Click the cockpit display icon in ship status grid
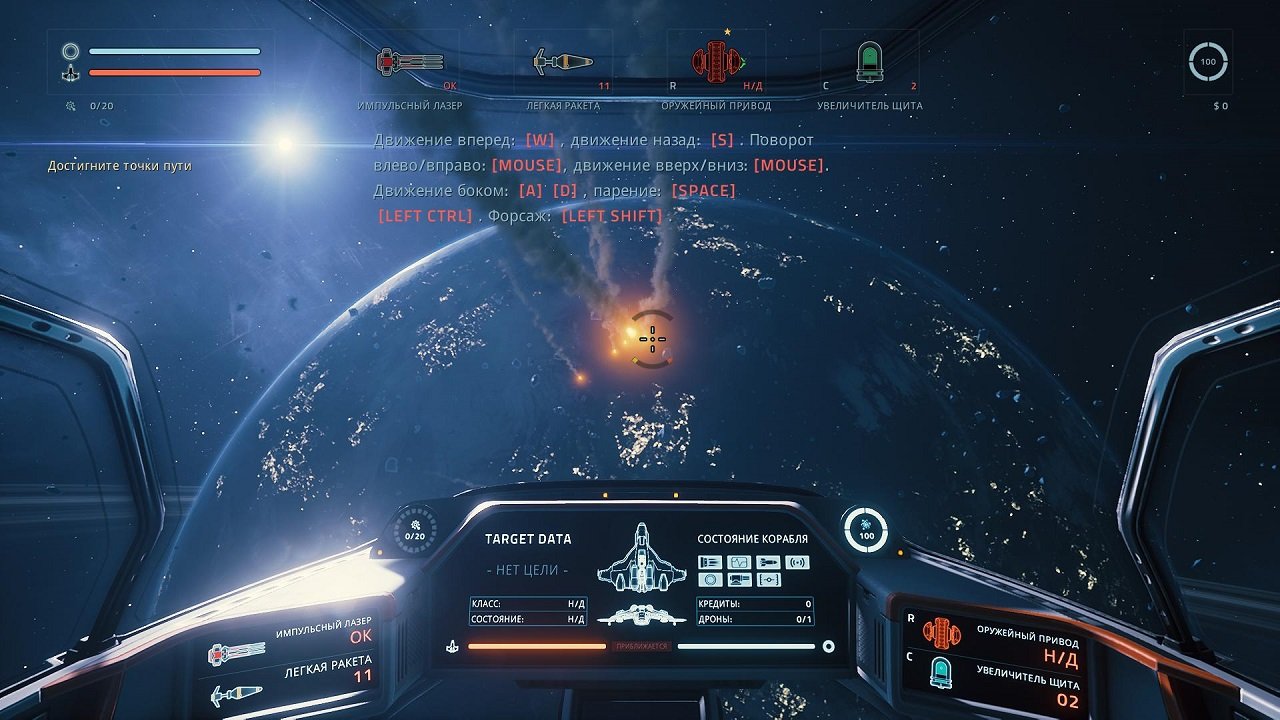The image size is (1280, 720). (x=740, y=580)
